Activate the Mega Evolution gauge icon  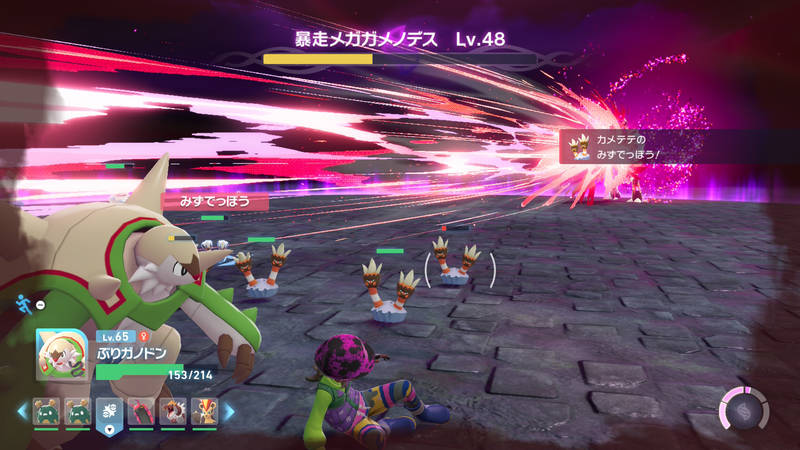tap(744, 411)
